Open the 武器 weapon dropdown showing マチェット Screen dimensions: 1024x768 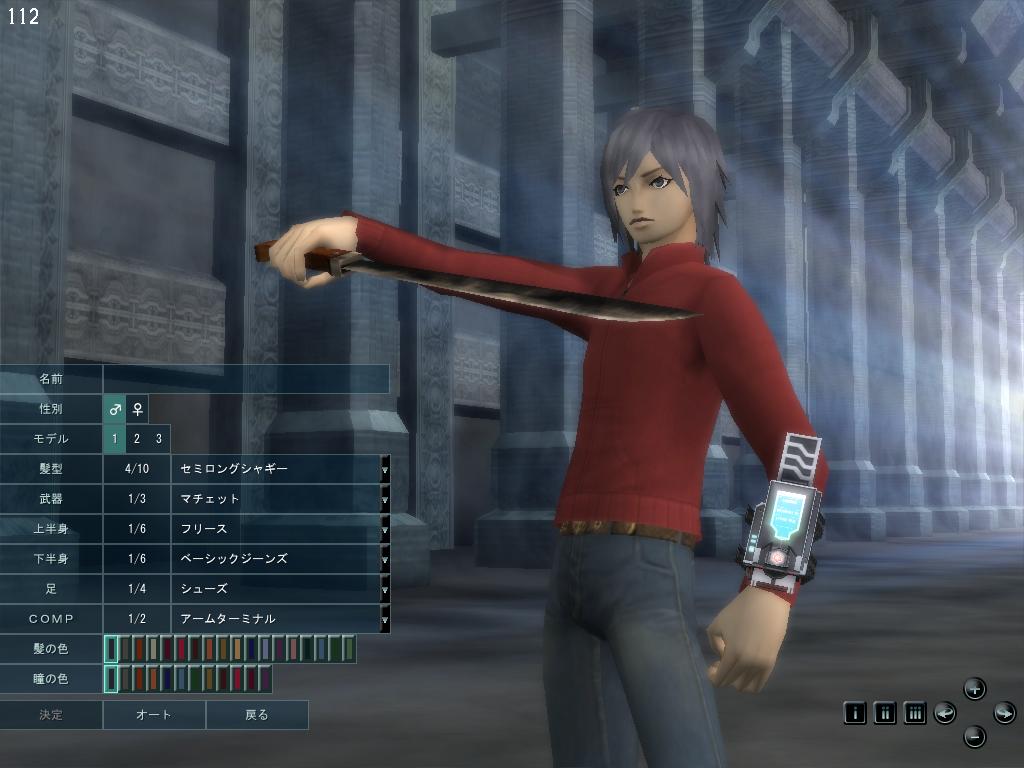point(385,499)
